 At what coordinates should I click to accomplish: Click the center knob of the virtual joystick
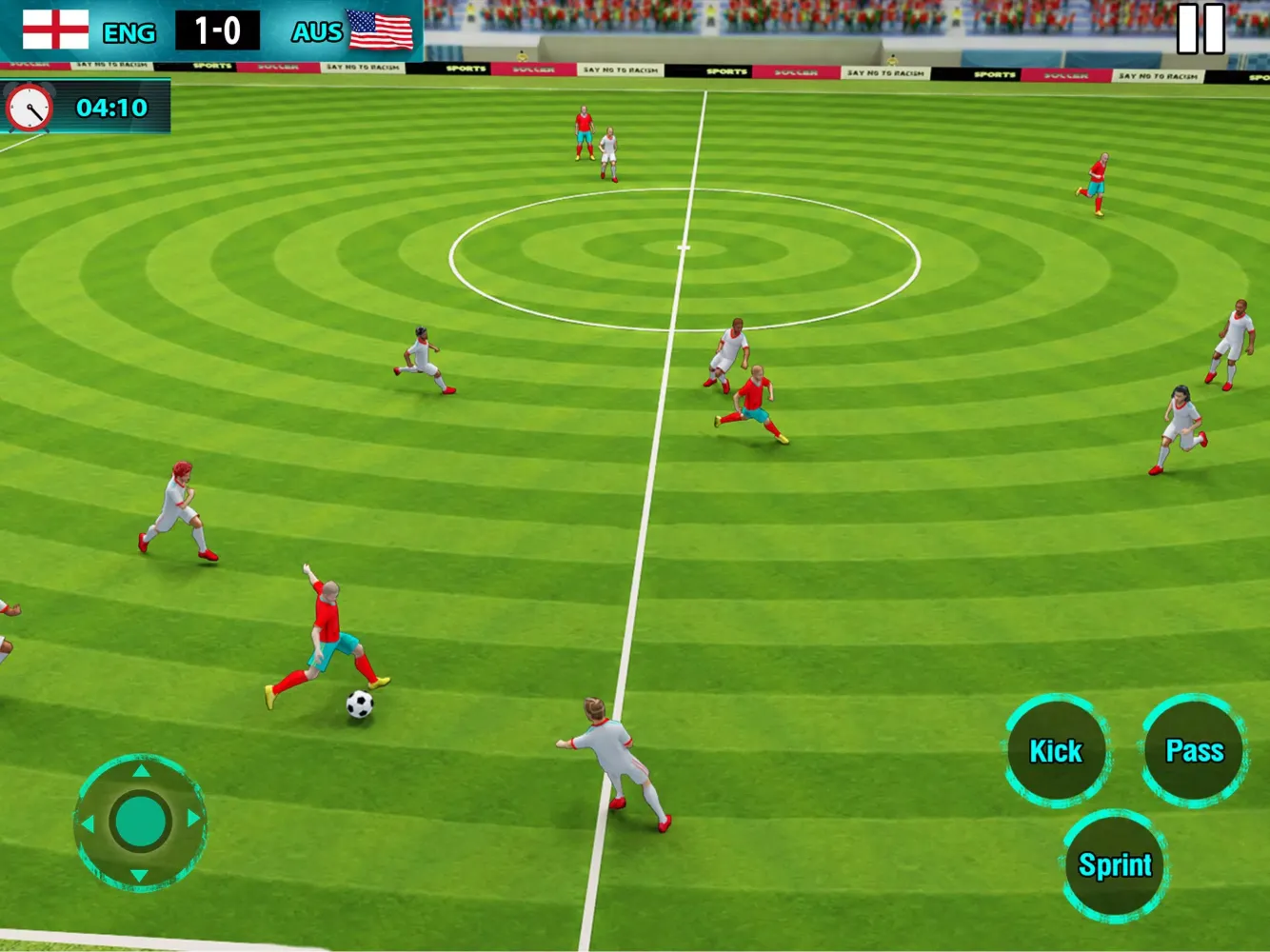141,822
